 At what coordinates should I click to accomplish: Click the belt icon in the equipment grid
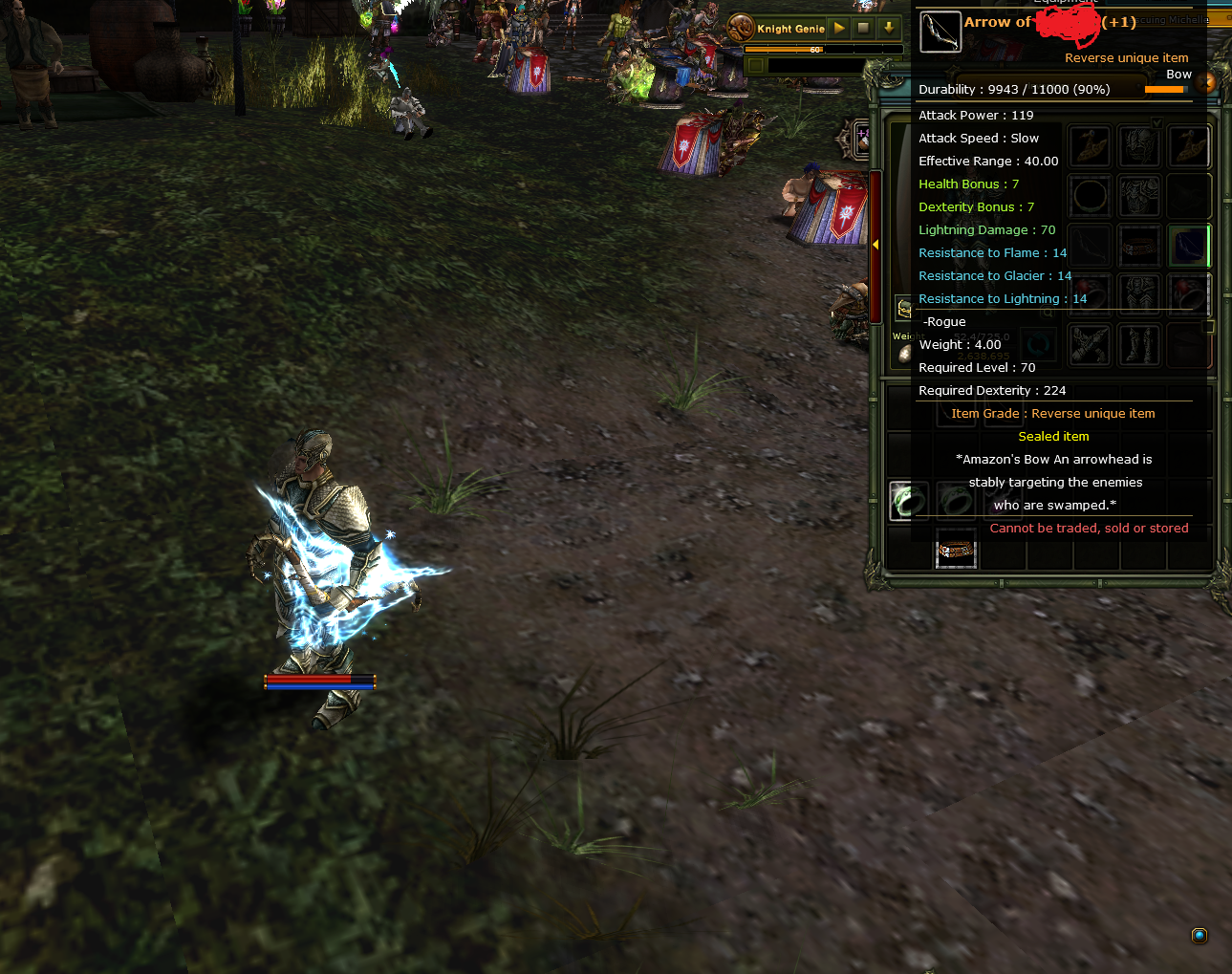tap(1139, 246)
